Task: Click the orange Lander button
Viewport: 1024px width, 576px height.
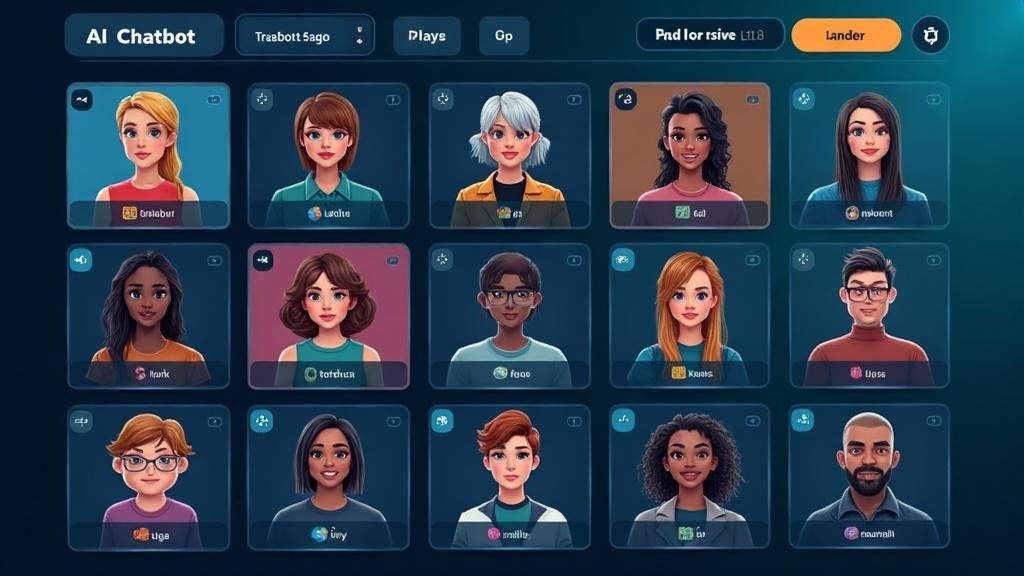Action: [845, 35]
